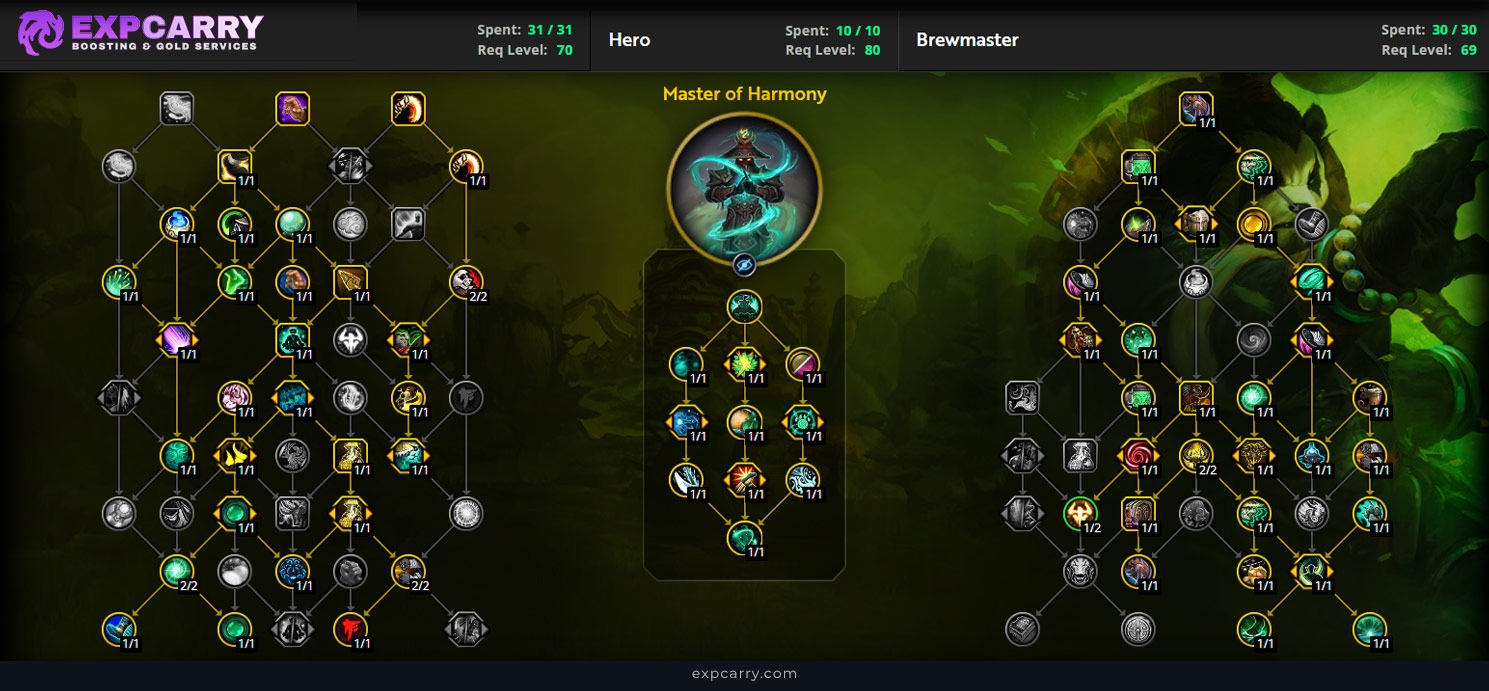Click the blue hammer talent, bottom-left corner
Viewport: 1489px width, 691px height.
point(119,629)
